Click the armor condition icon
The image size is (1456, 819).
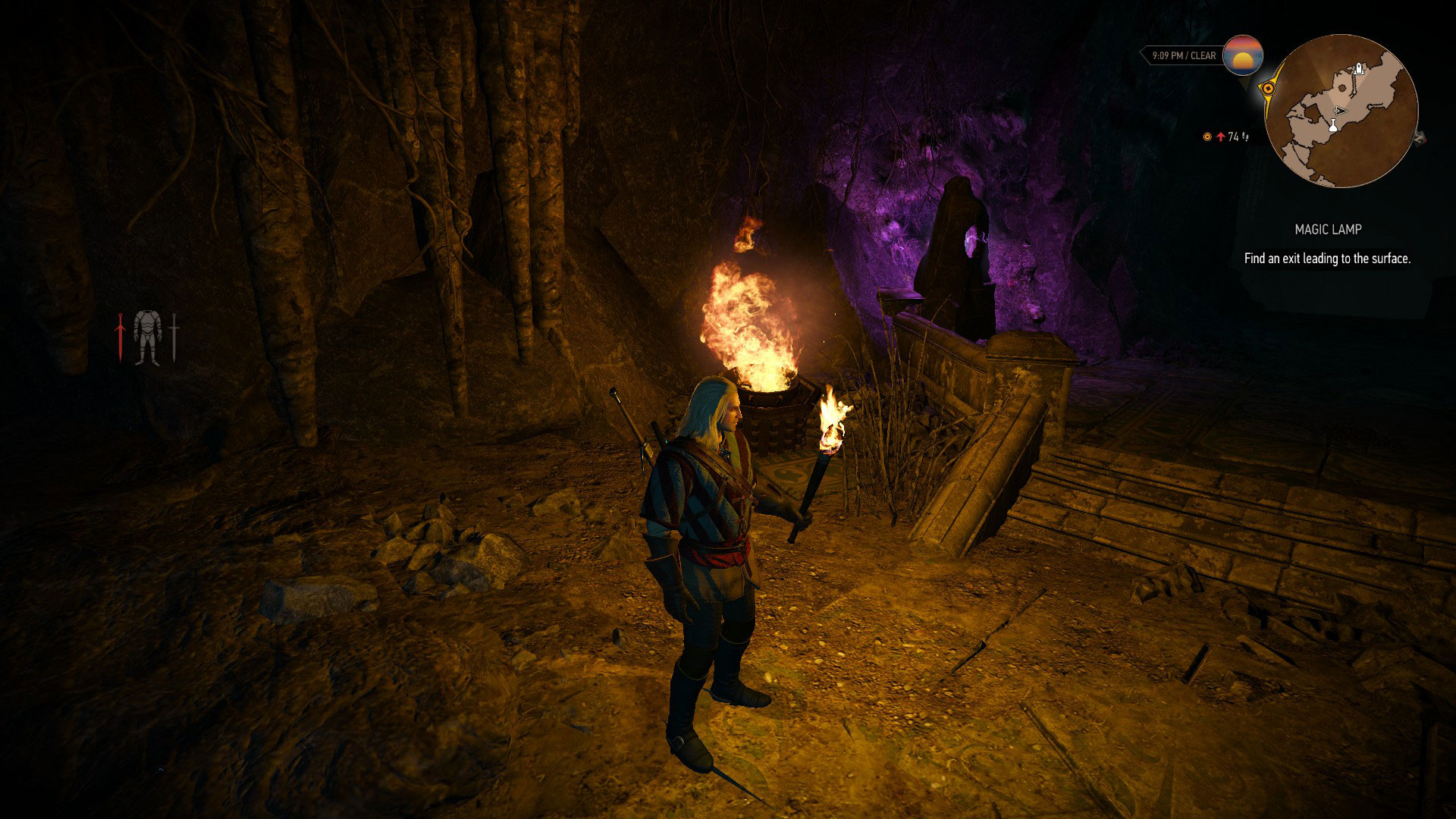coord(147,337)
